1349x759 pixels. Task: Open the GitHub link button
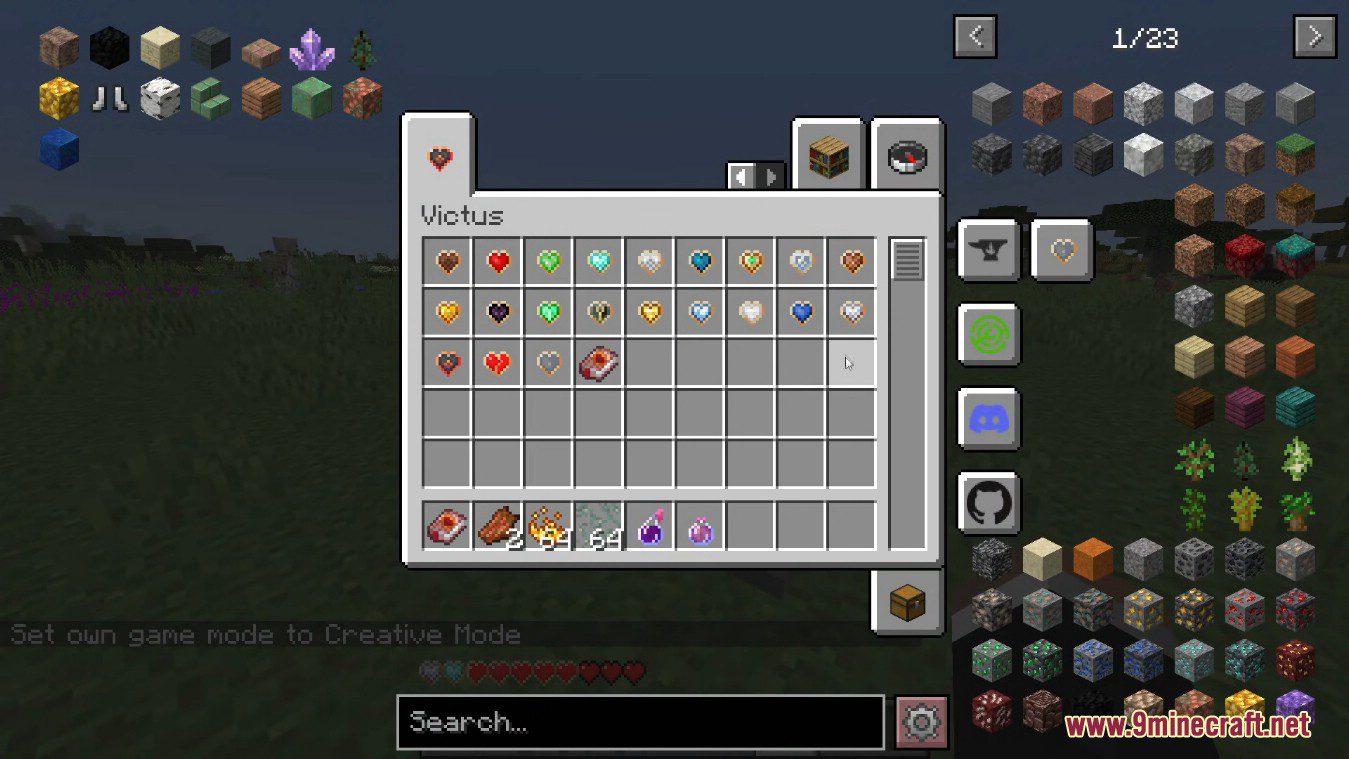(x=989, y=502)
